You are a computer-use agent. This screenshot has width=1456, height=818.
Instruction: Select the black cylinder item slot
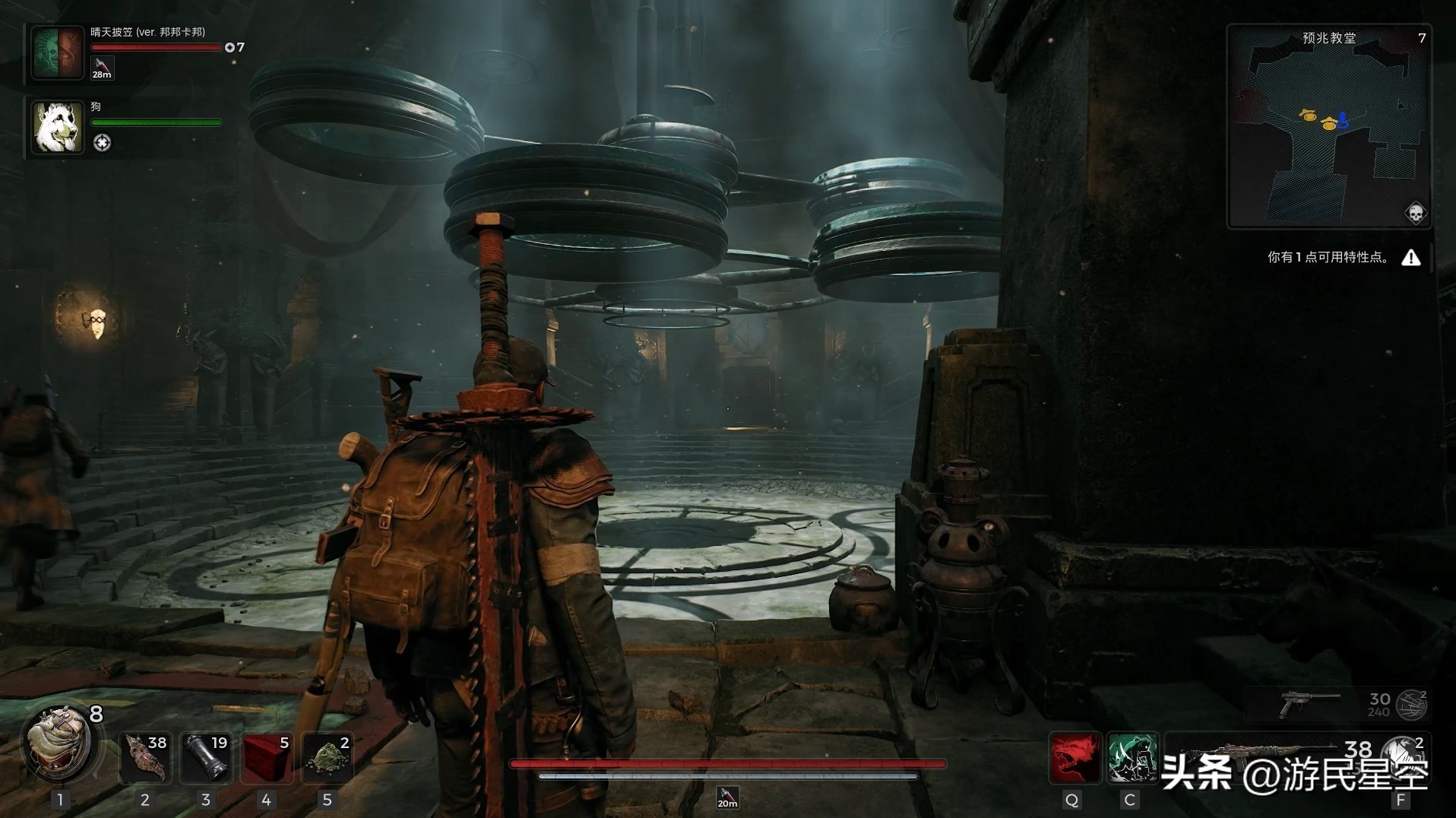pyautogui.click(x=206, y=757)
